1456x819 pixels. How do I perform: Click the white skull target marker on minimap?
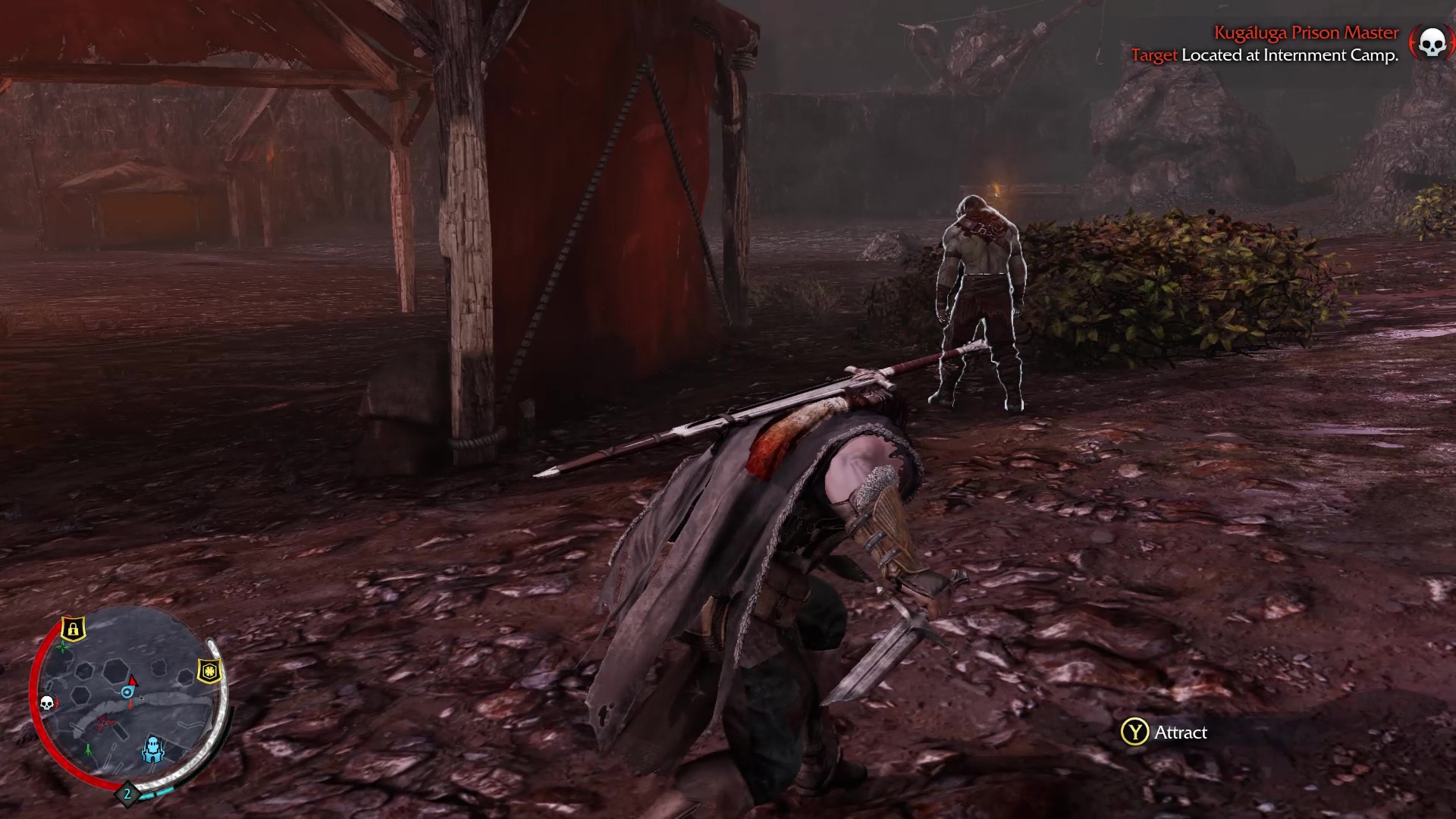click(46, 703)
